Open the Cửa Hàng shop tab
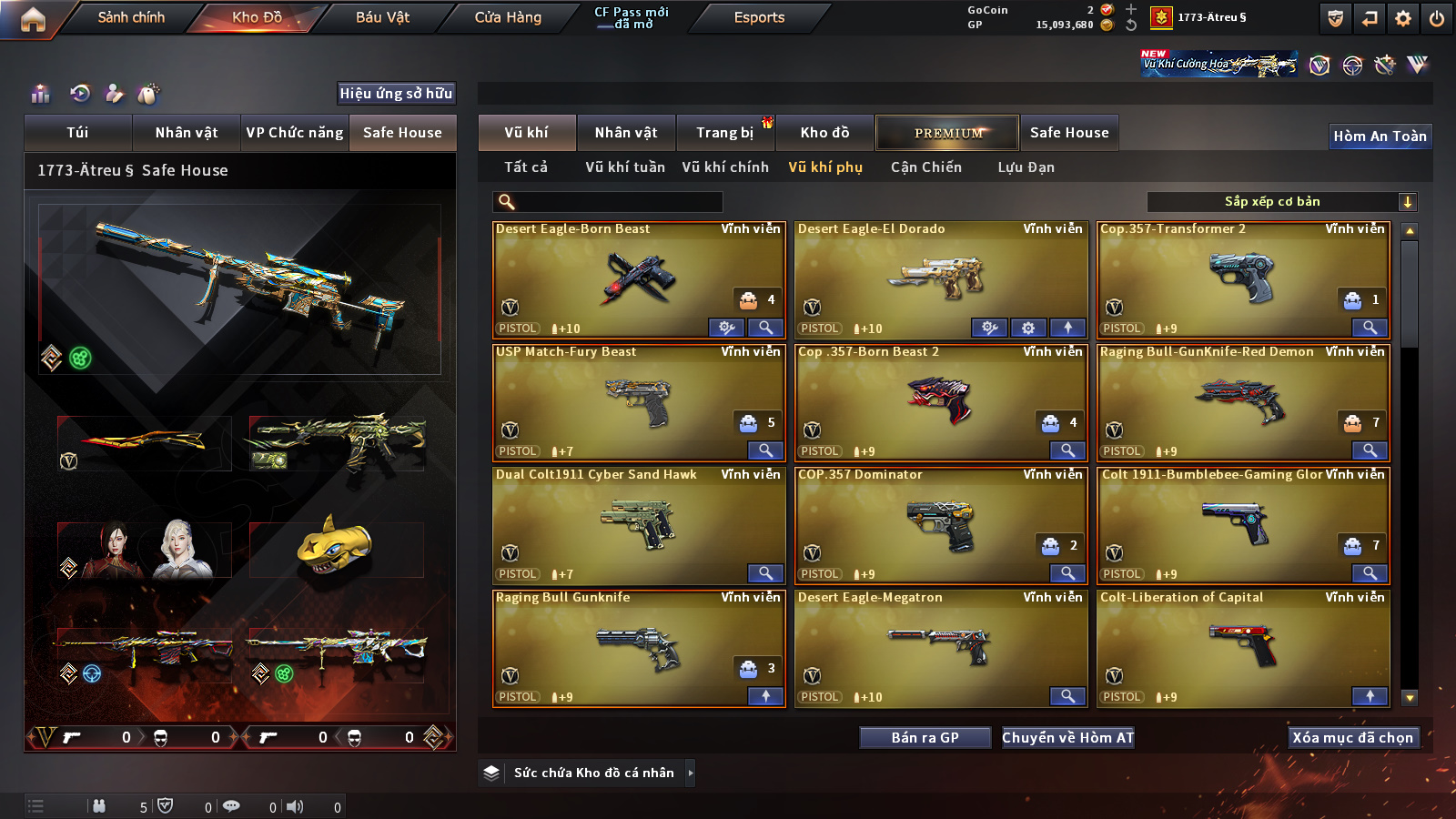The height and width of the screenshot is (819, 1456). click(508, 17)
